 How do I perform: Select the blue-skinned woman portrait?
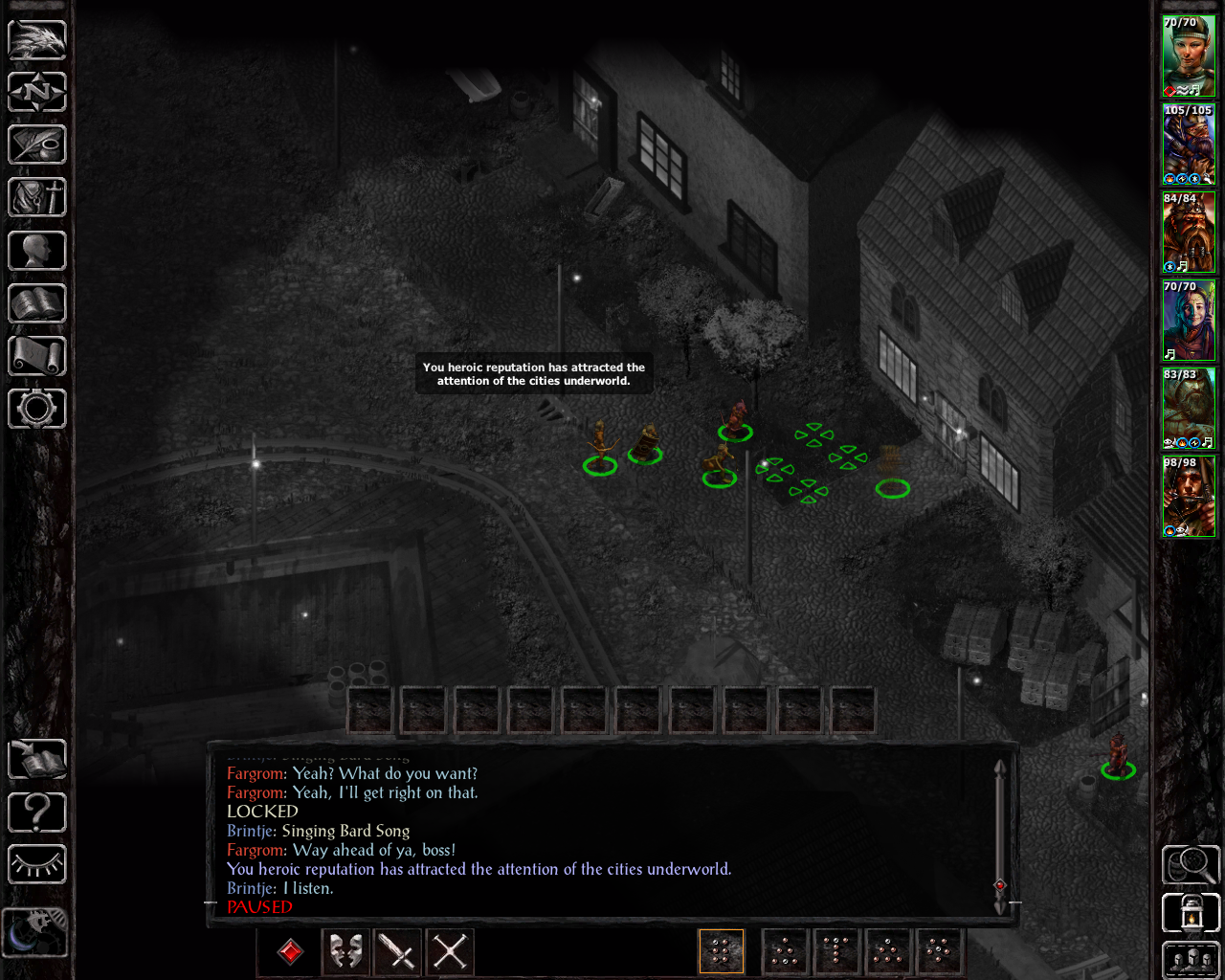[x=1189, y=321]
